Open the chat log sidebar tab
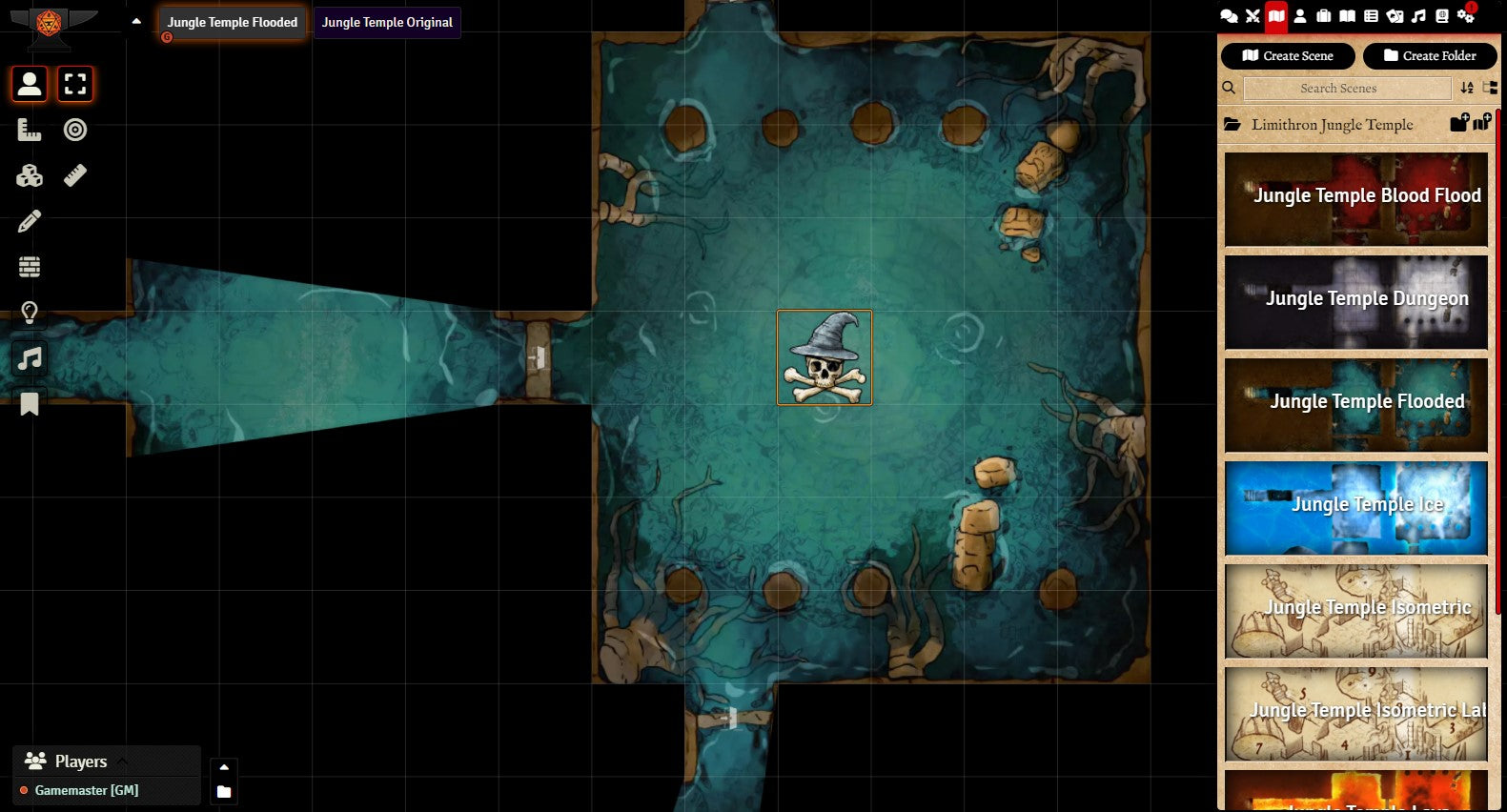The image size is (1507, 812). click(1230, 16)
